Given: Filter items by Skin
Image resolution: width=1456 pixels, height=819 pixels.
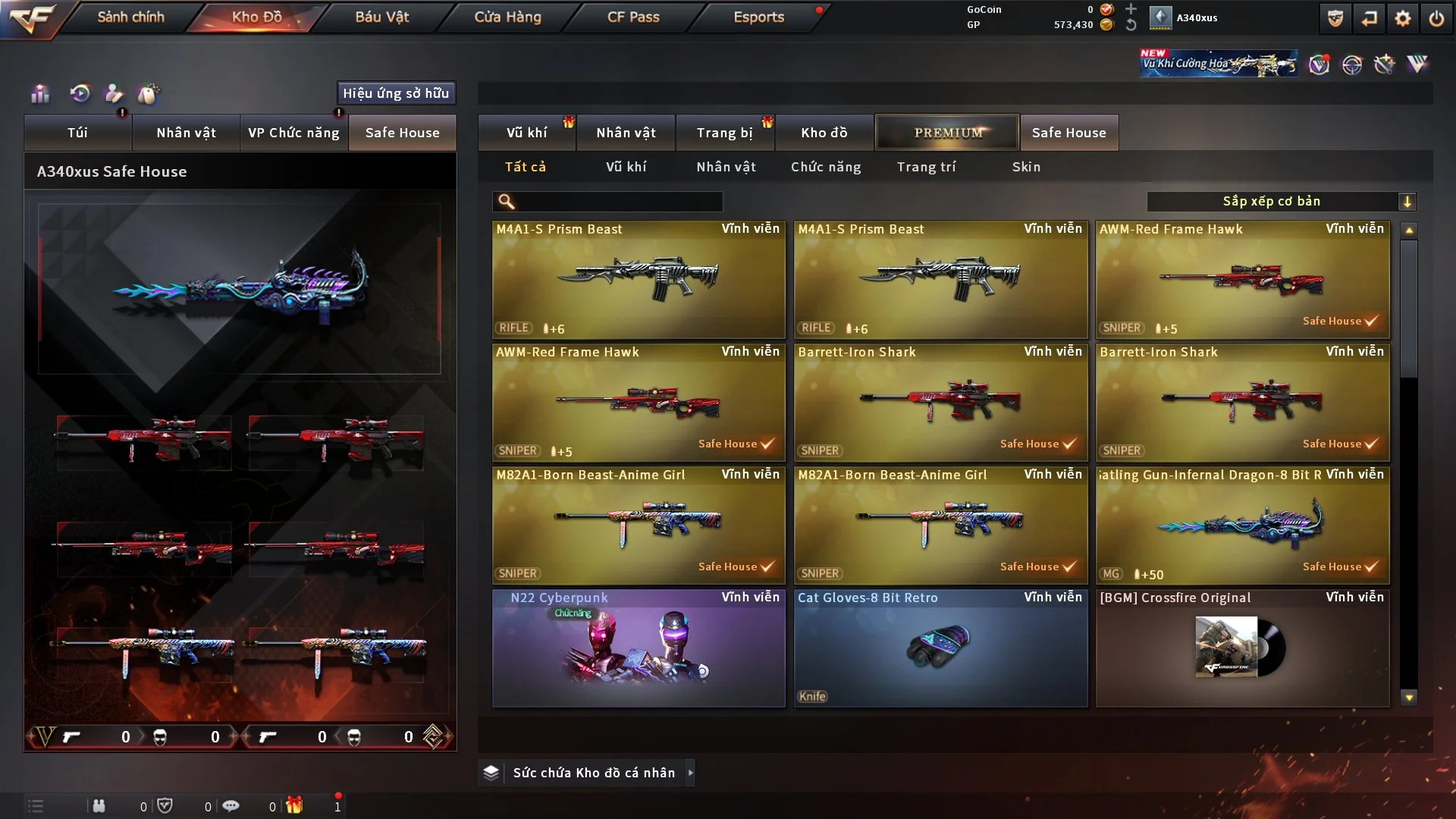Looking at the screenshot, I should 1026,167.
